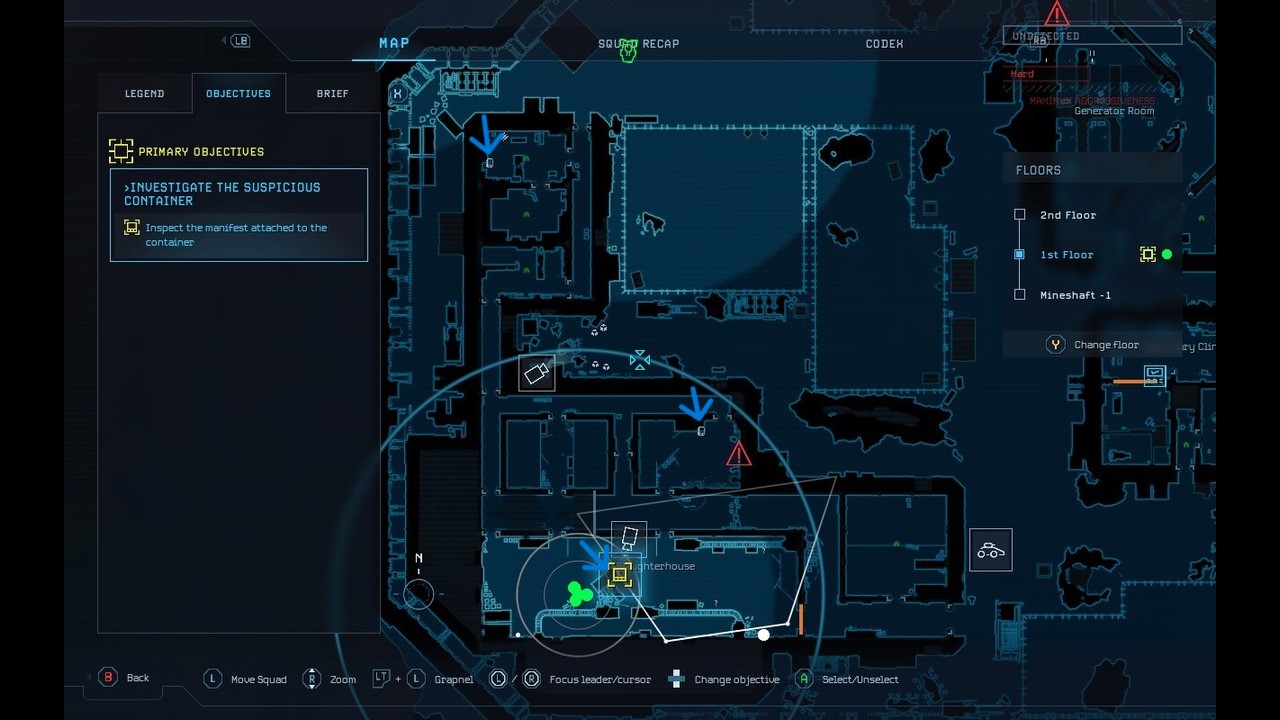Open the Codex tab

[x=884, y=44]
